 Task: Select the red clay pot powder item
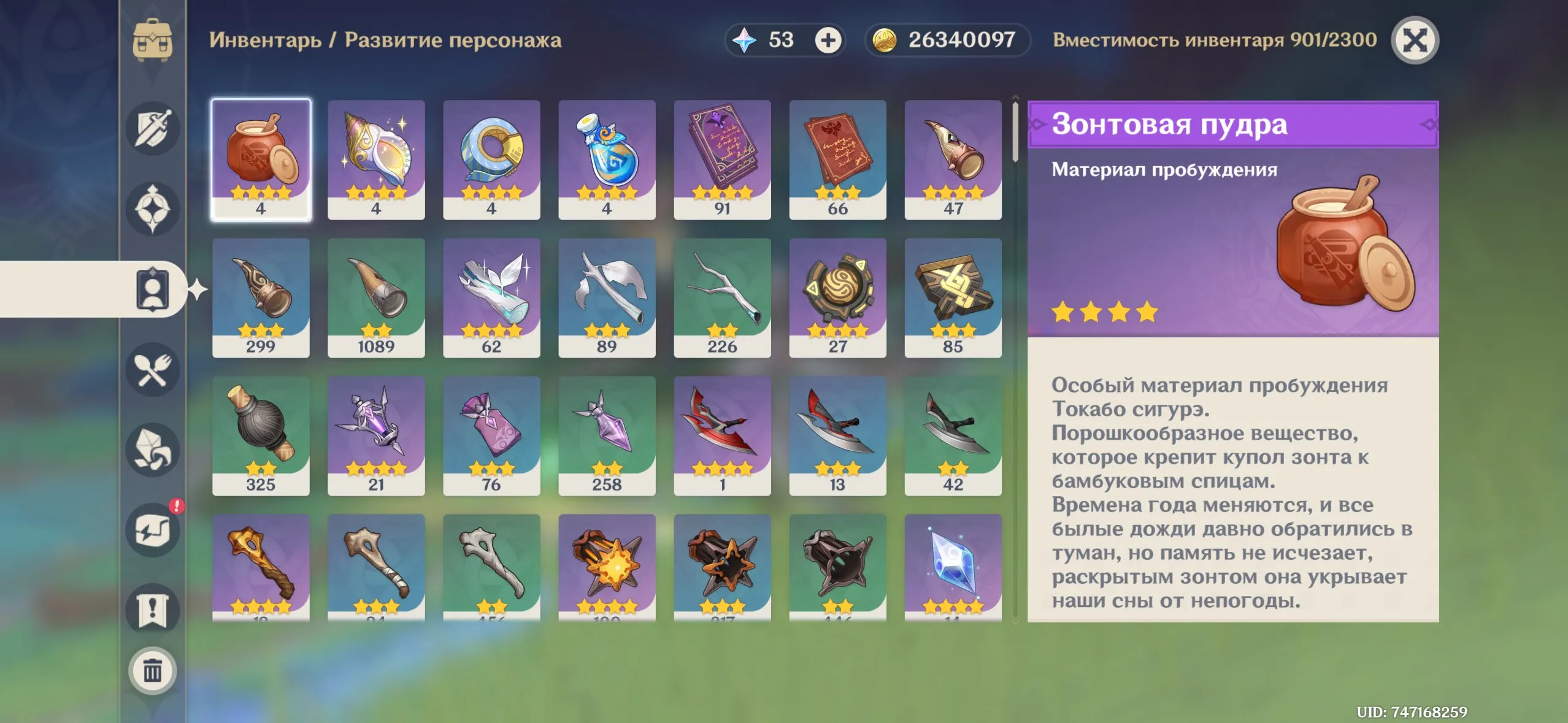coord(261,159)
